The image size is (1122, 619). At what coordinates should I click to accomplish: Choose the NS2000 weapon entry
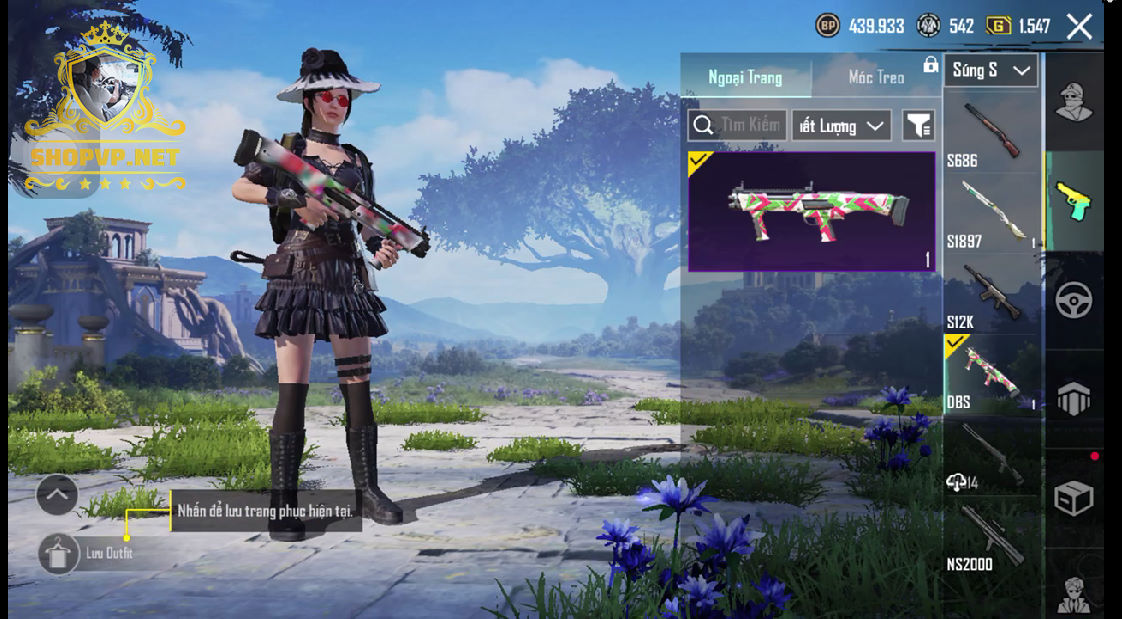click(x=992, y=537)
